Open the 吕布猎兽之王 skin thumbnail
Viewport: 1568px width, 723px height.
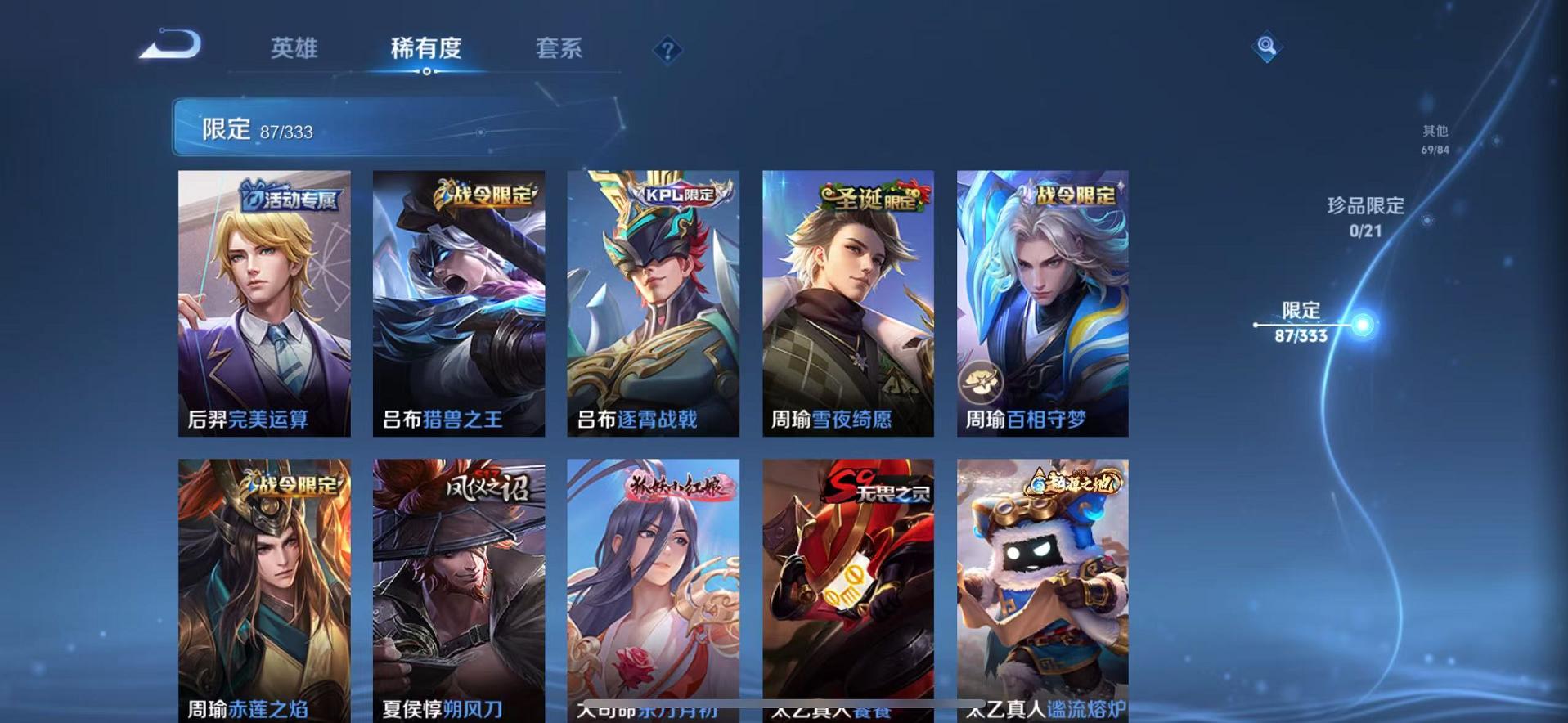458,303
